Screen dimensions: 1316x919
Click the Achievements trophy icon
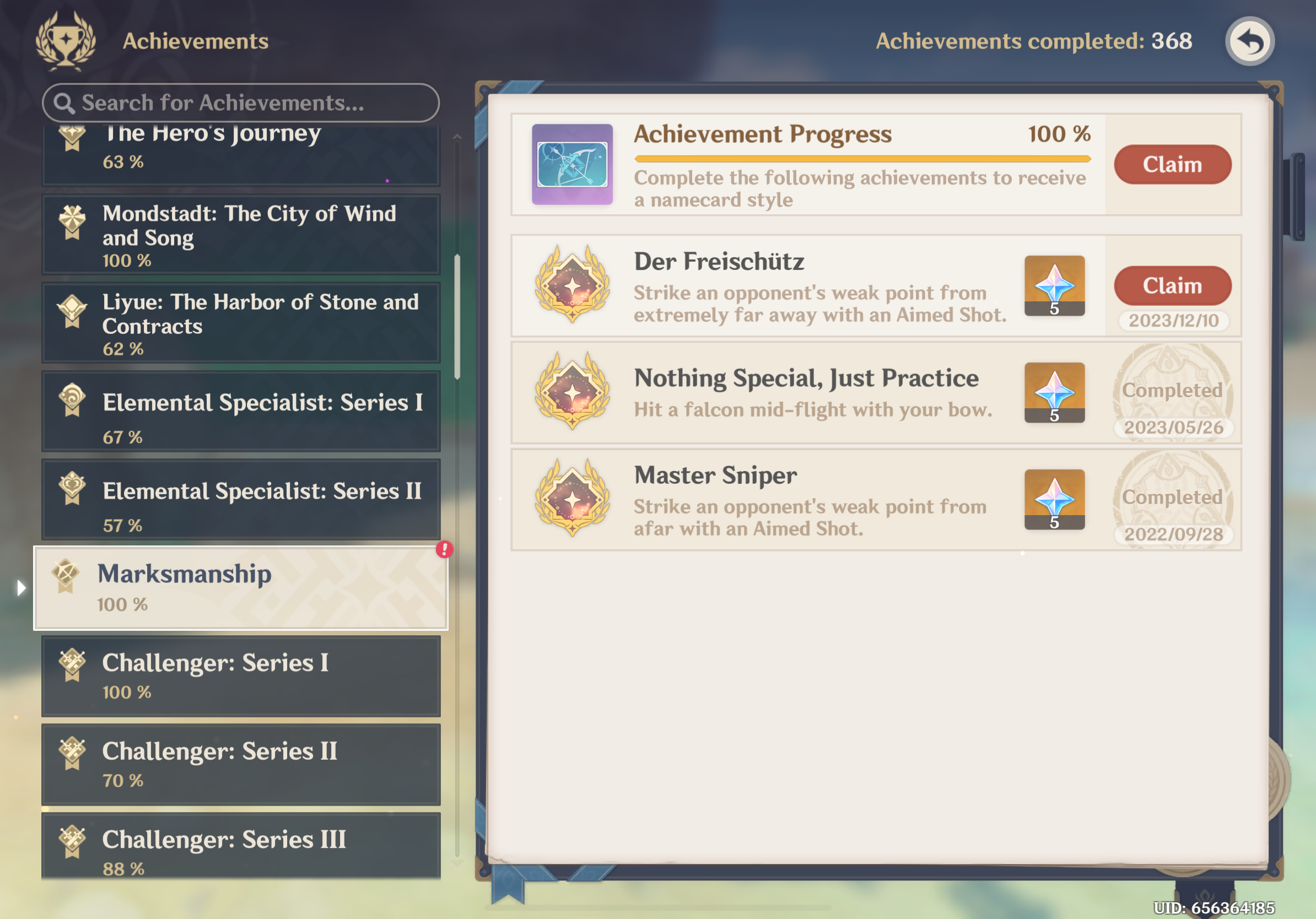(x=65, y=40)
